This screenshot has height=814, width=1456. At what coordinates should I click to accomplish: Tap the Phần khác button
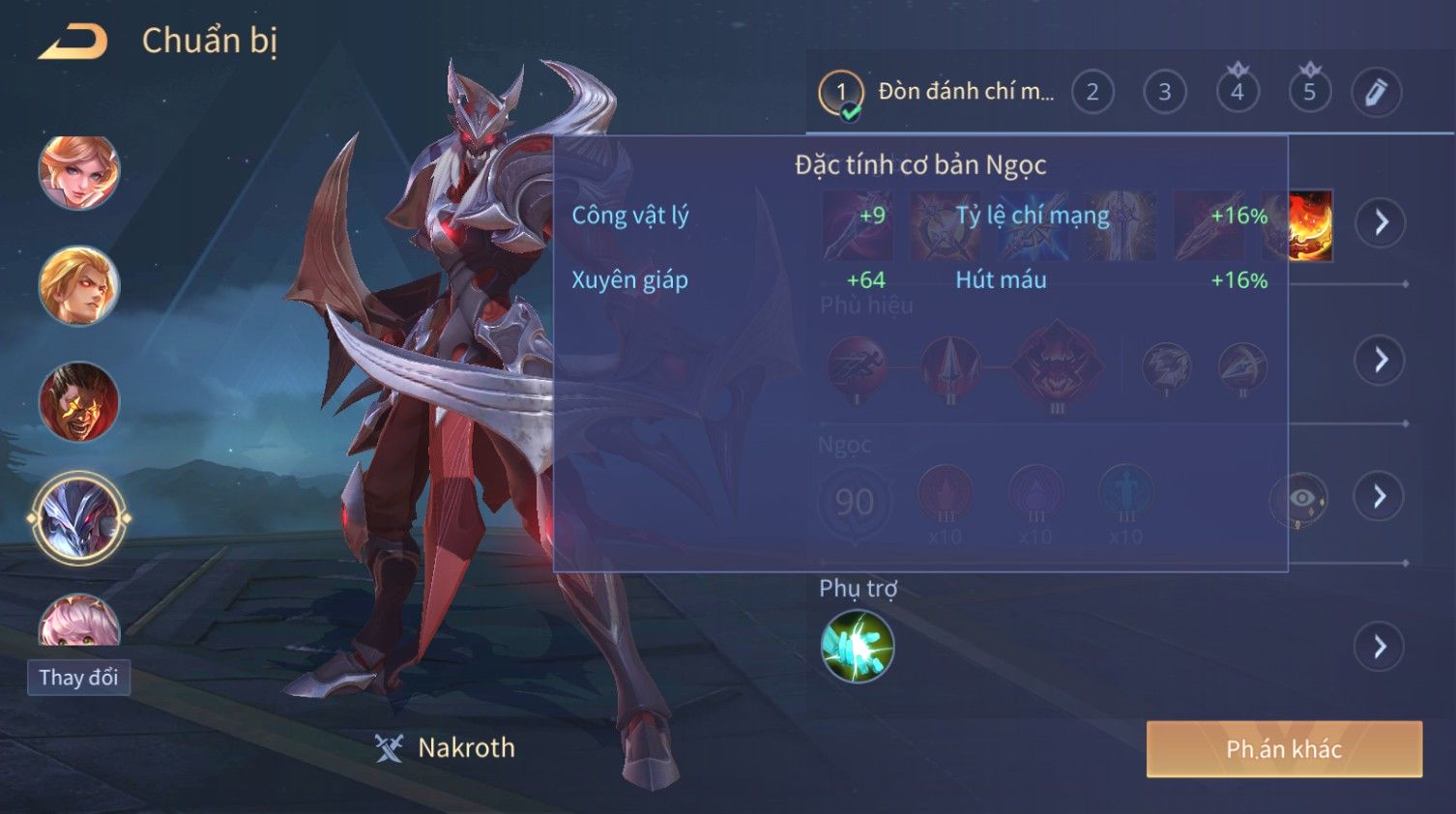[1284, 749]
